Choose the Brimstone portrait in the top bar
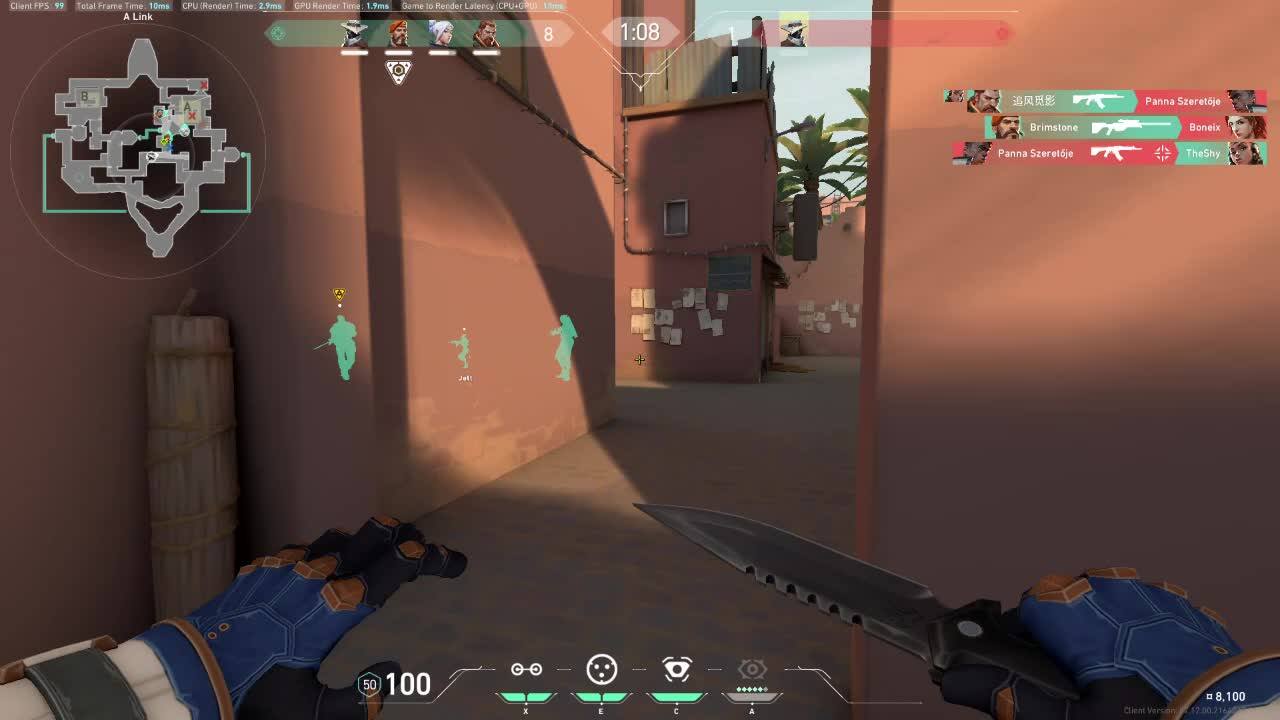 click(x=398, y=34)
